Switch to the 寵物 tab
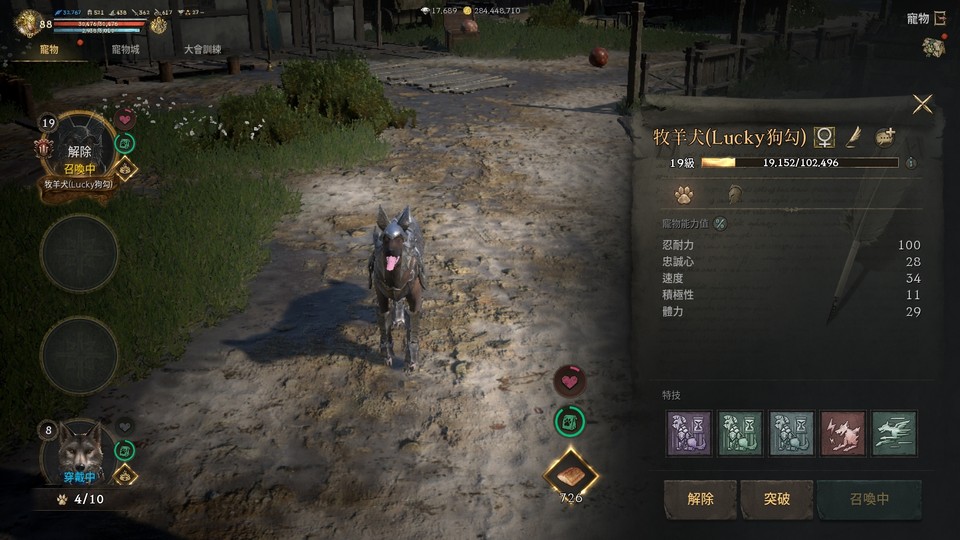The height and width of the screenshot is (540, 960). [x=48, y=49]
